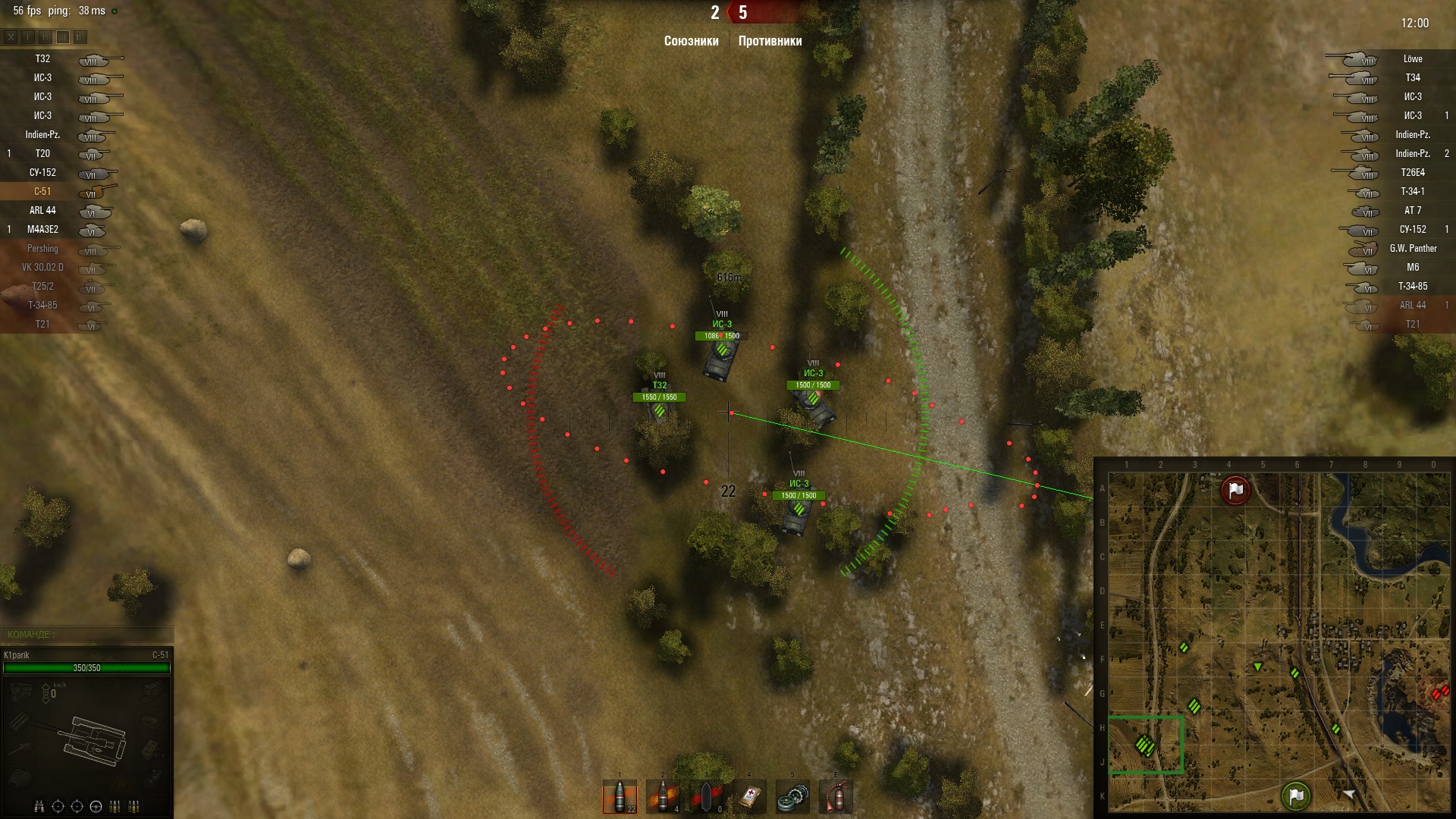Activate the repair kit gears consumable

click(x=792, y=797)
